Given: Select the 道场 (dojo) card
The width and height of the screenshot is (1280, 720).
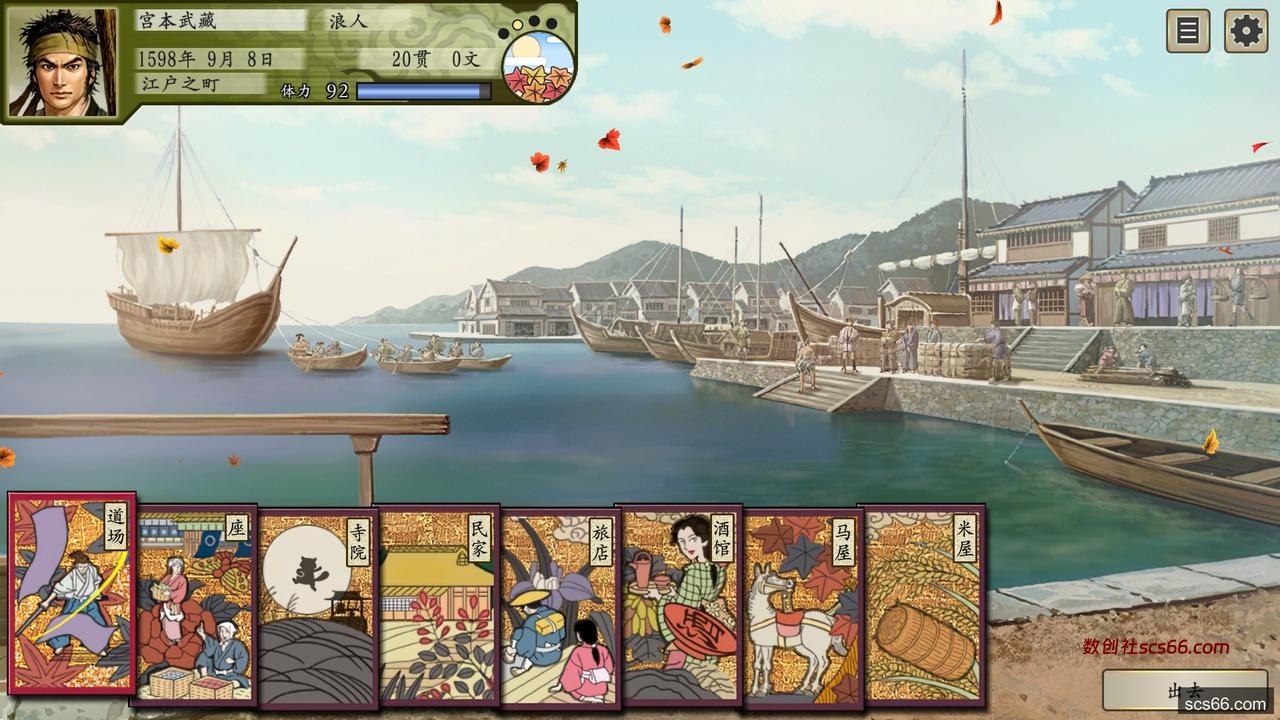Looking at the screenshot, I should (71, 592).
